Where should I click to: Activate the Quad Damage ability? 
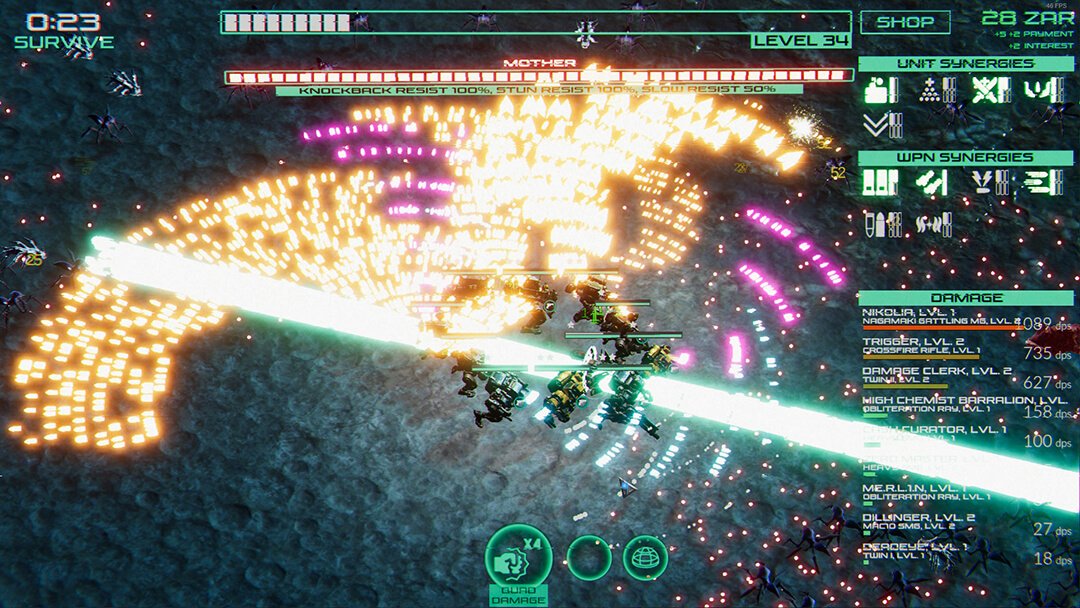518,556
